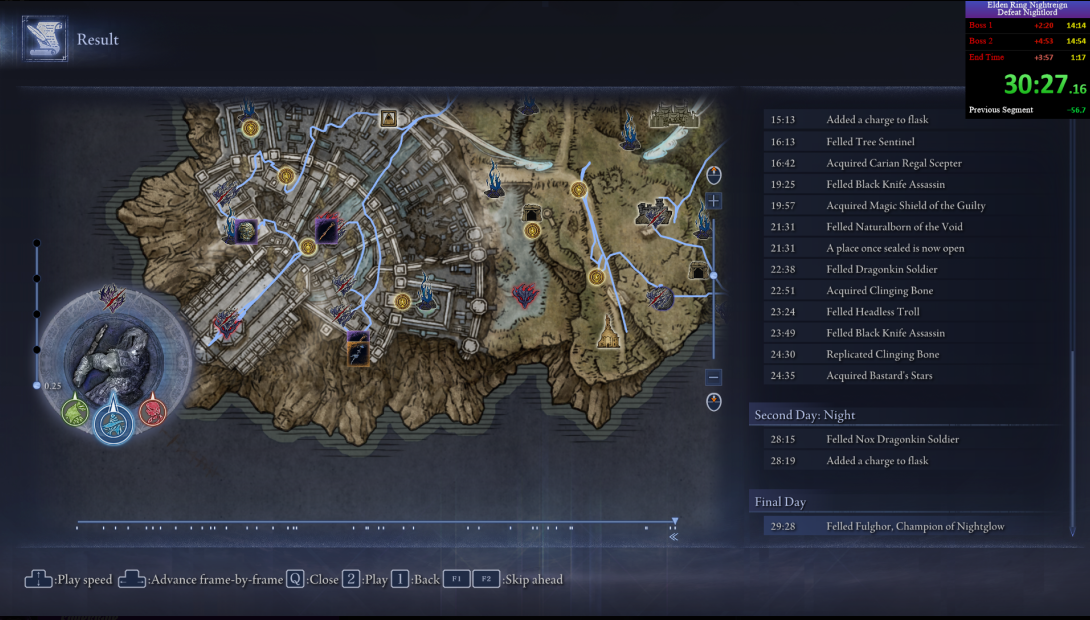
Task: Open the Felled Nox Dragonkin Soldier entry
Action: [892, 439]
